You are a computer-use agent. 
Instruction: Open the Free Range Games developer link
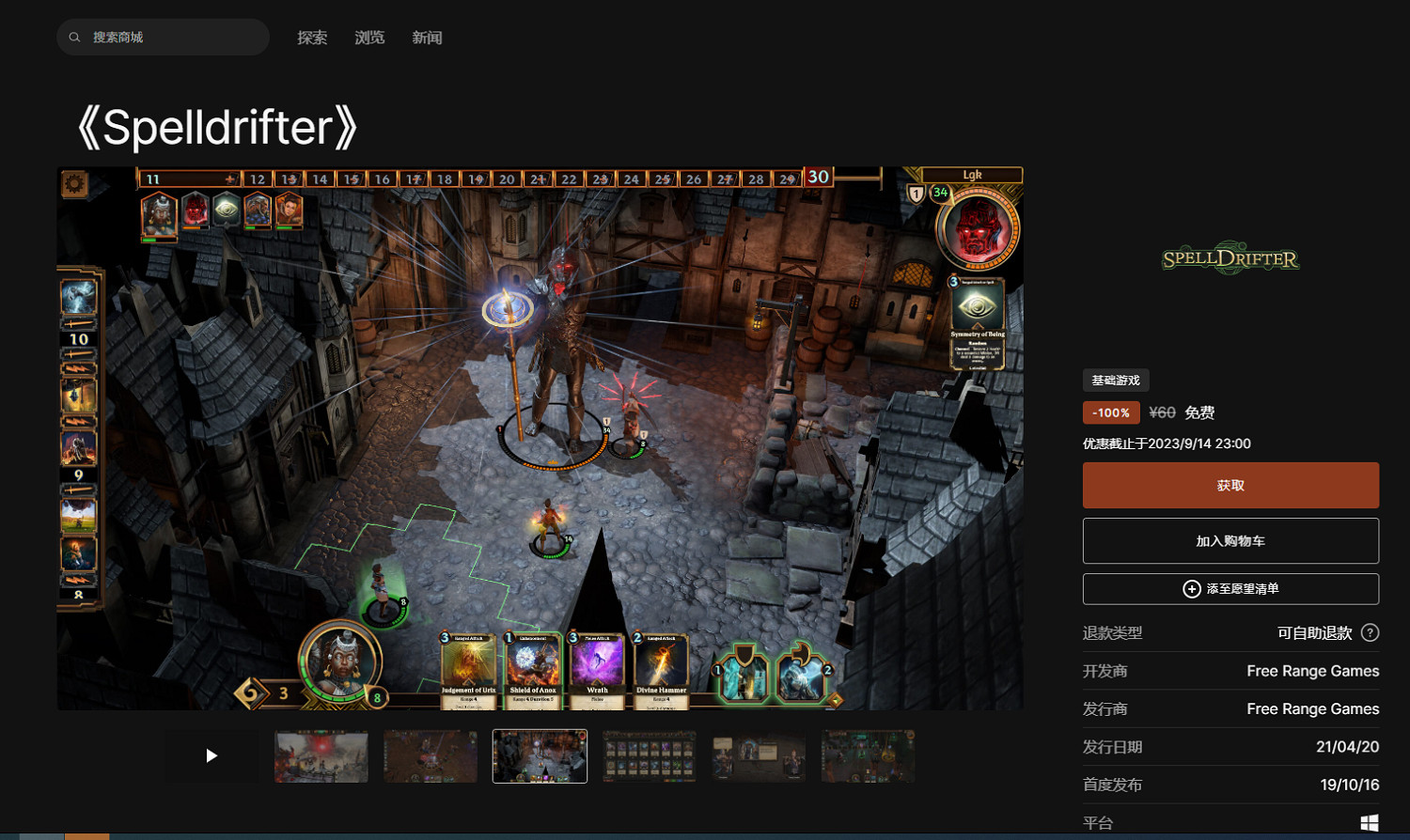click(x=1312, y=671)
